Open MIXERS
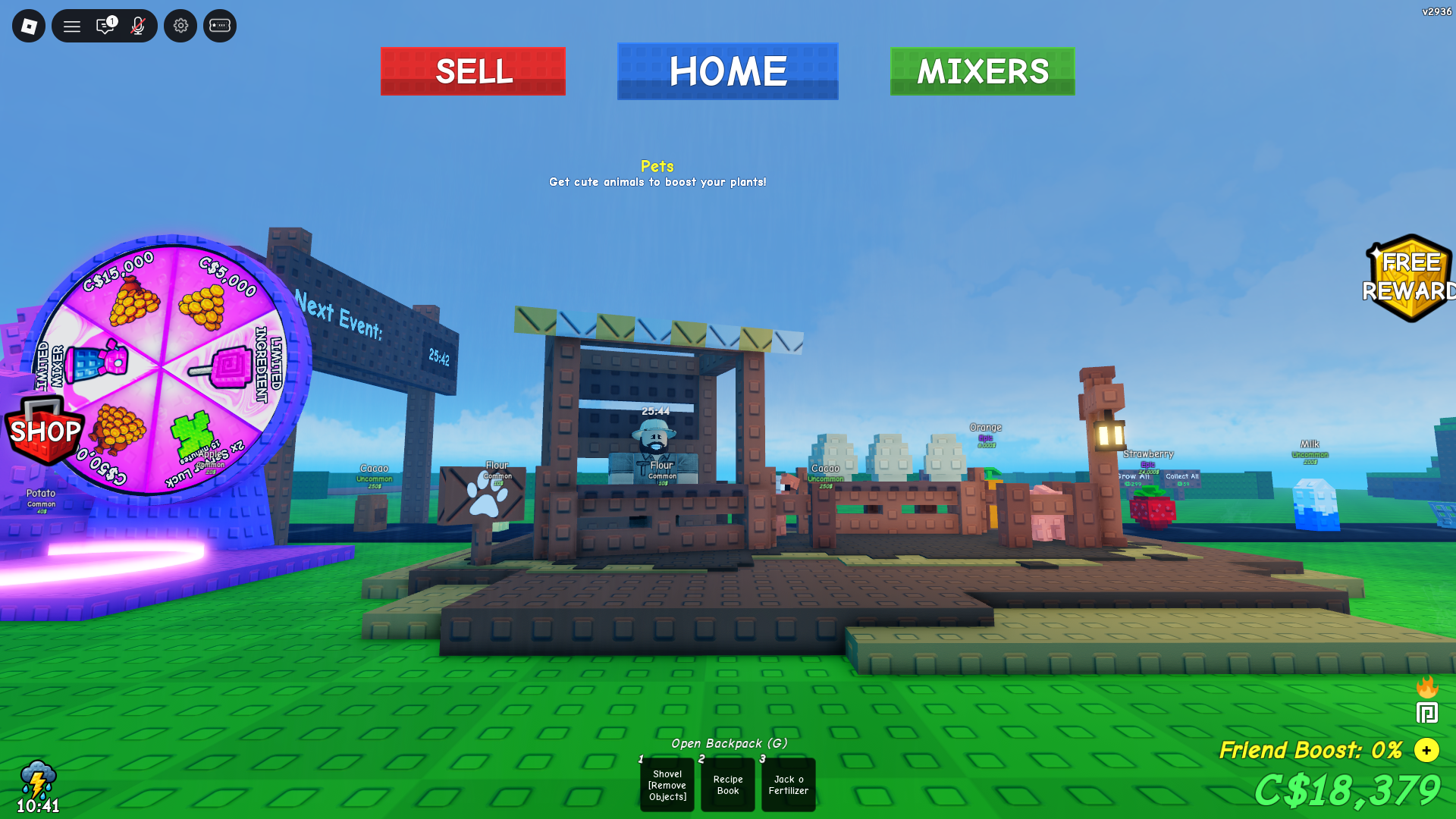This screenshot has height=819, width=1456. pyautogui.click(x=982, y=71)
